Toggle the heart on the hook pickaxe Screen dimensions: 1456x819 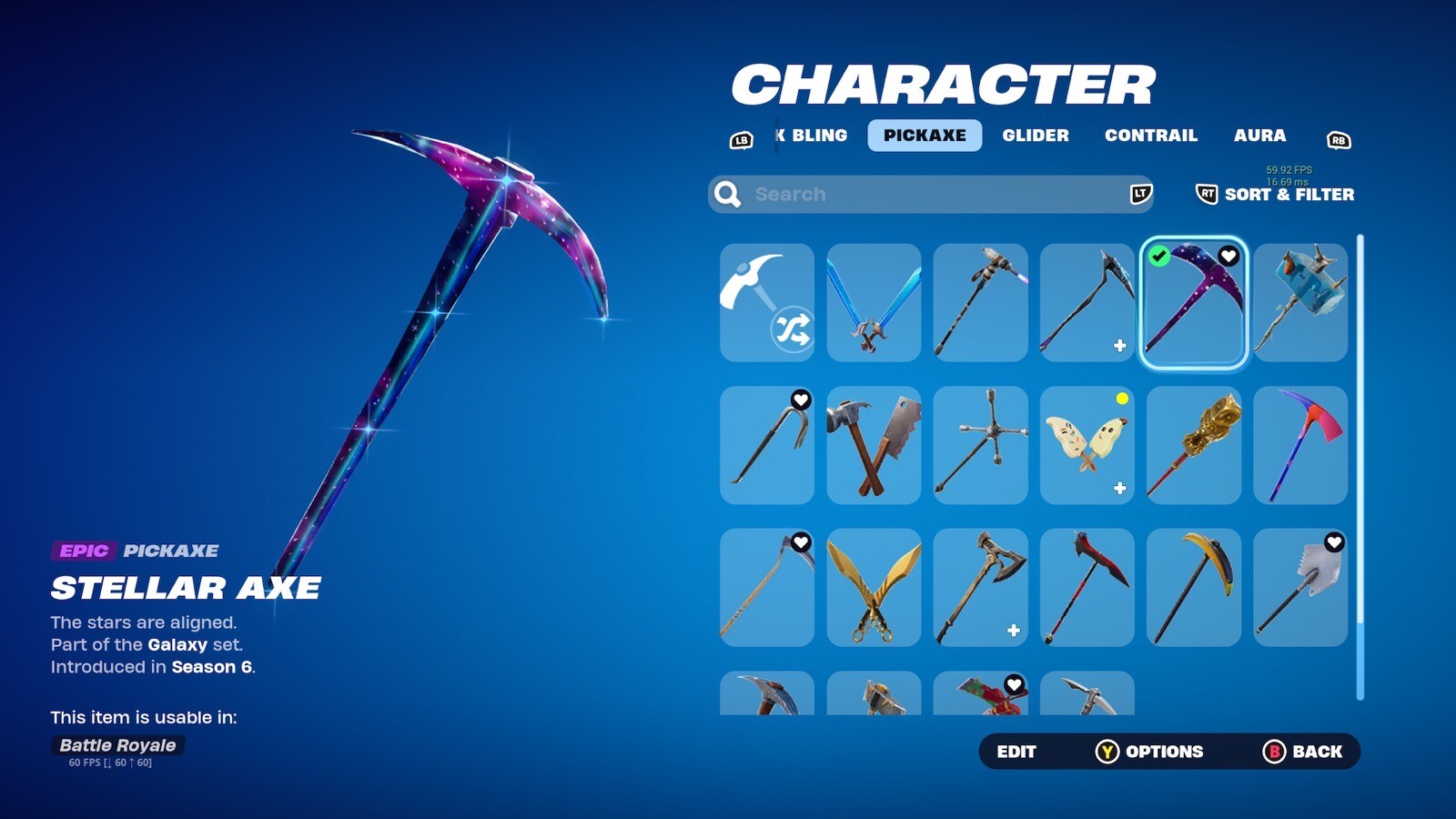[x=799, y=399]
